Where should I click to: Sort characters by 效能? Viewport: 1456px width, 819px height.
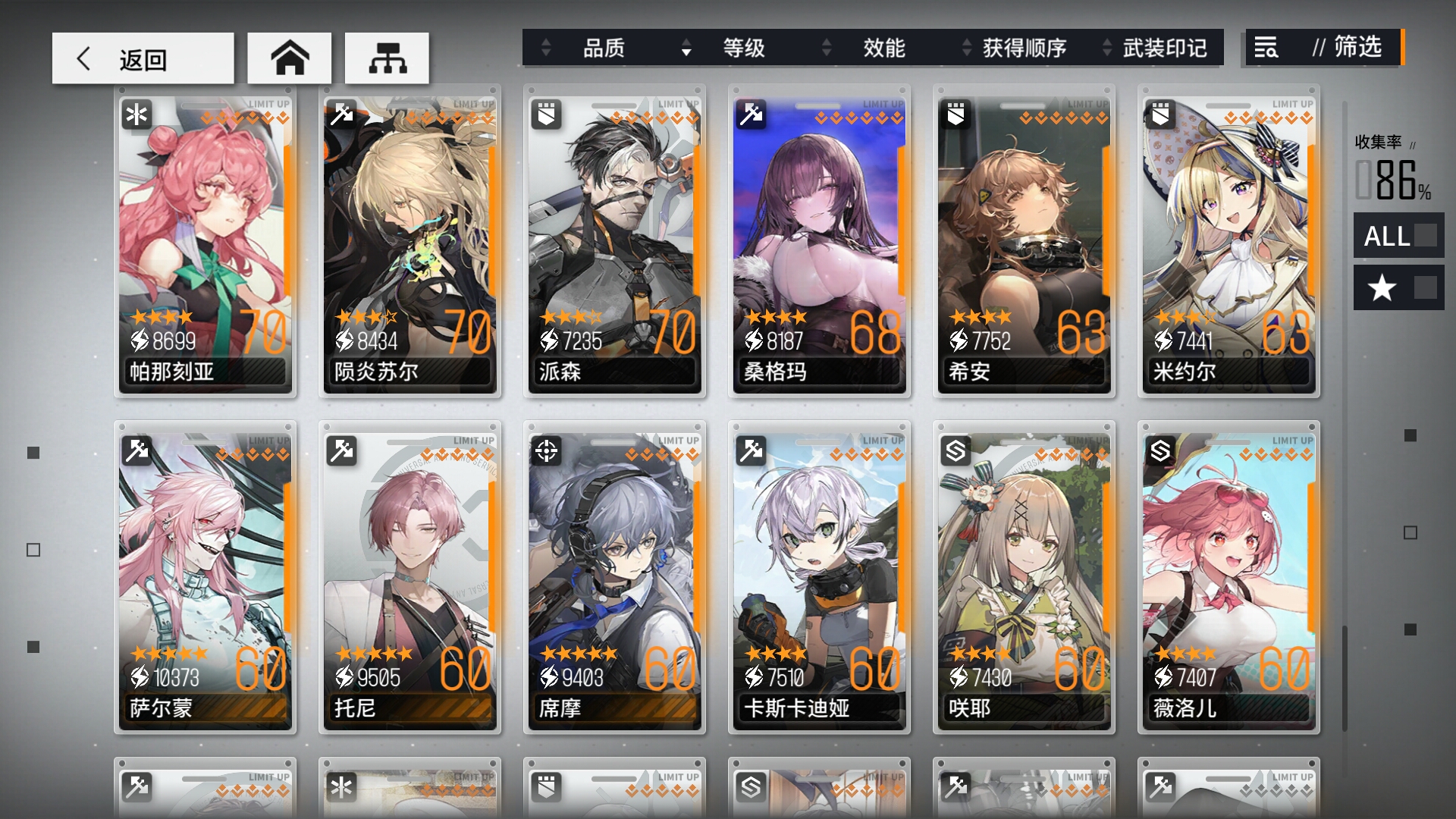point(883,49)
